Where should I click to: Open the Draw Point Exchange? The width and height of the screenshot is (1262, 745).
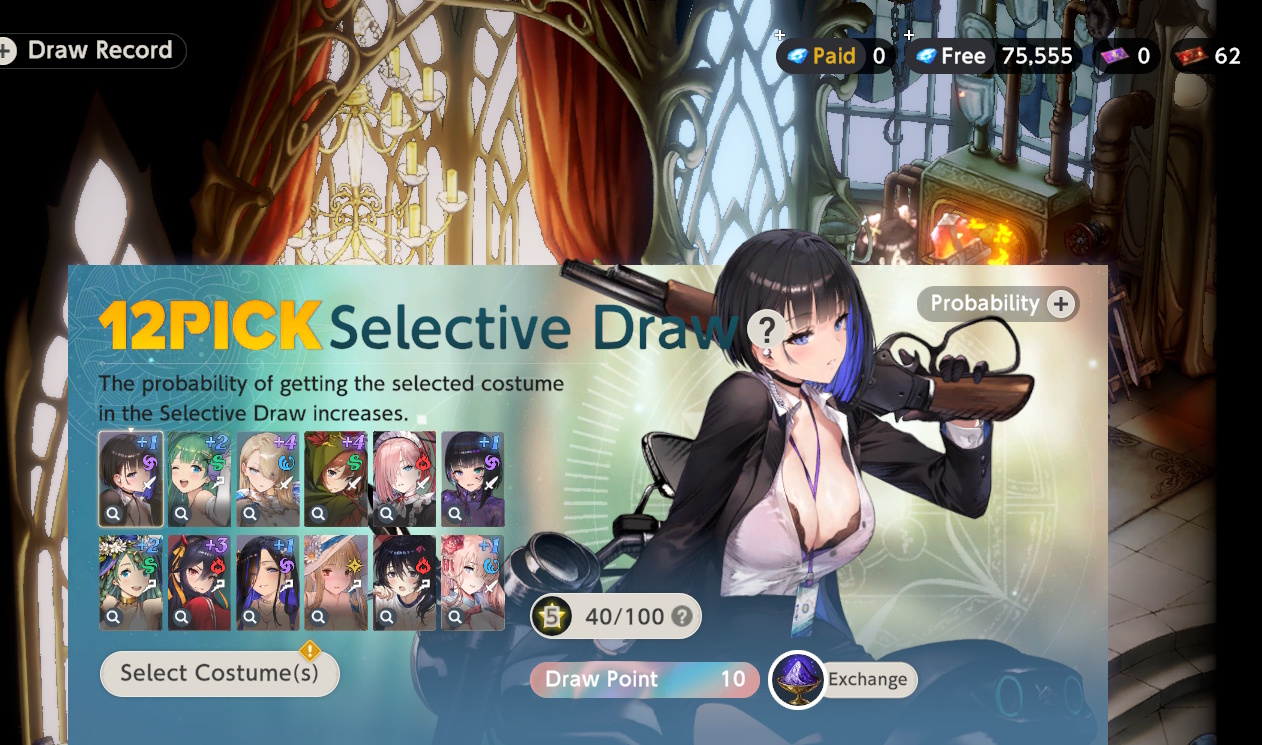tap(843, 680)
